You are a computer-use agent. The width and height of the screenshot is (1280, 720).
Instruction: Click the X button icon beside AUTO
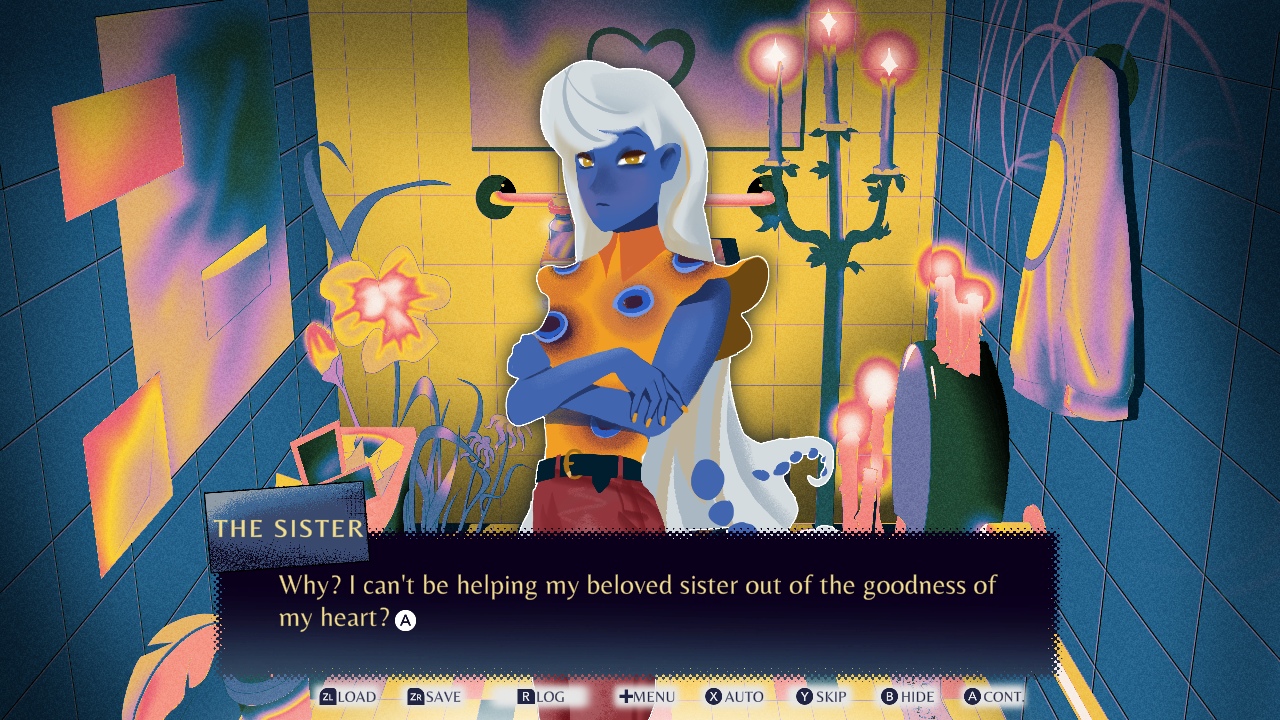click(x=712, y=697)
